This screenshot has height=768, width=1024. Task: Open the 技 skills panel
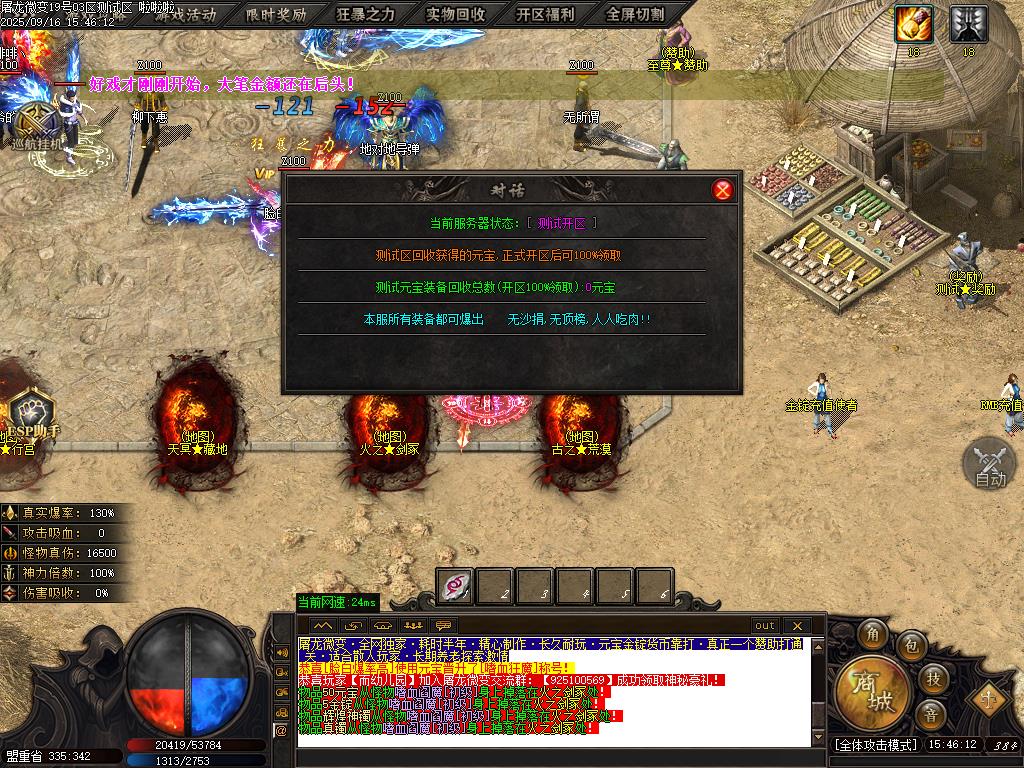(932, 678)
